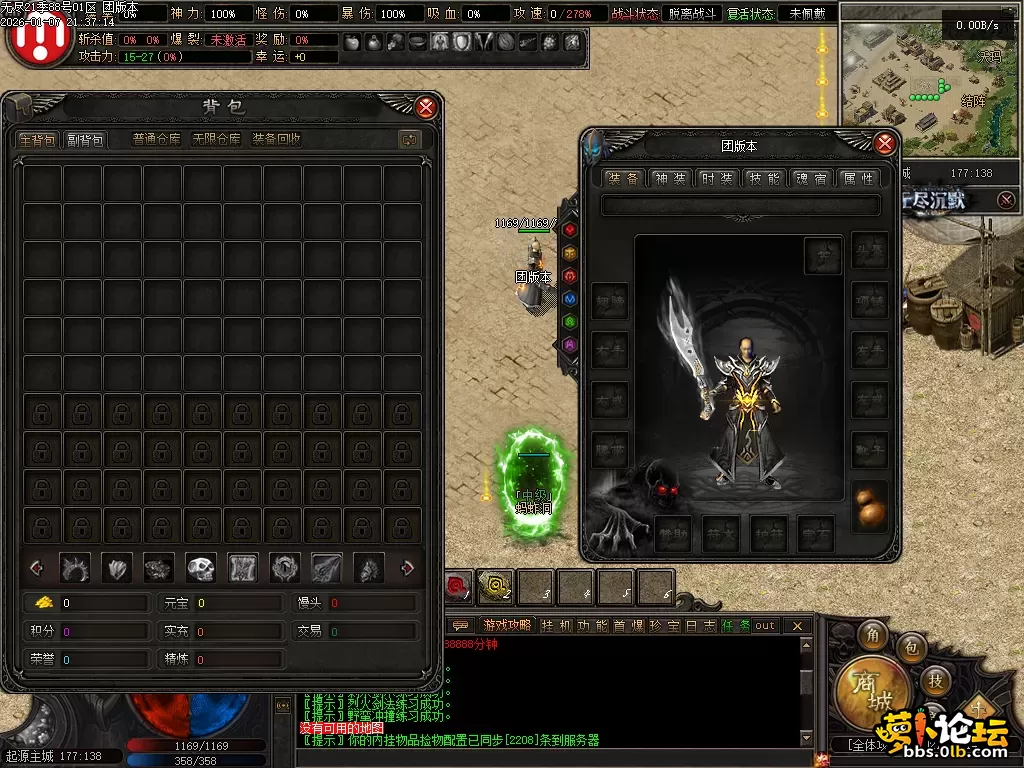This screenshot has height=768, width=1024.
Task: Select the 魂宿 tab
Action: click(x=811, y=179)
